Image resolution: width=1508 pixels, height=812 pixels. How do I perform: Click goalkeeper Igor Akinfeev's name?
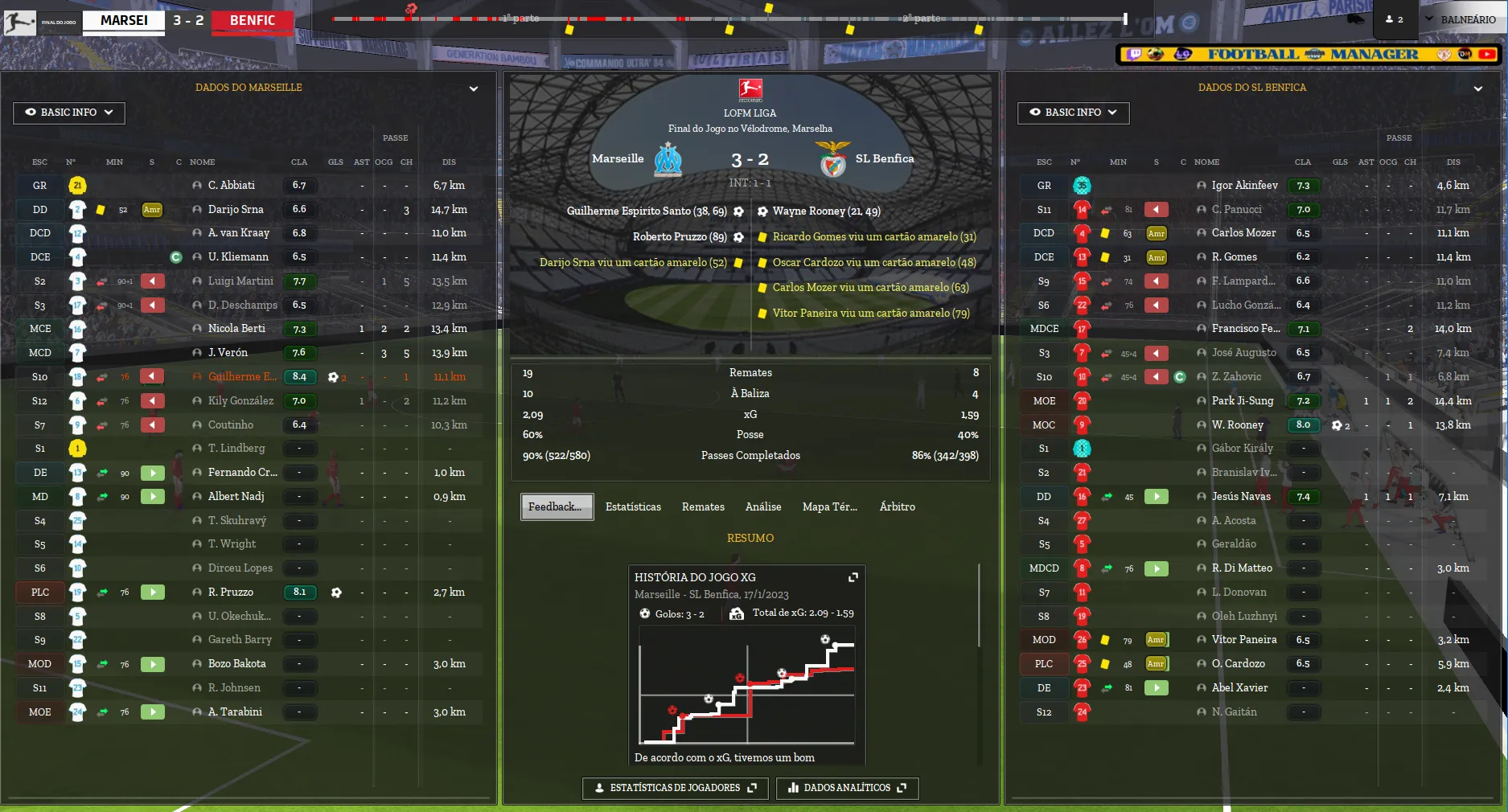coord(1244,186)
